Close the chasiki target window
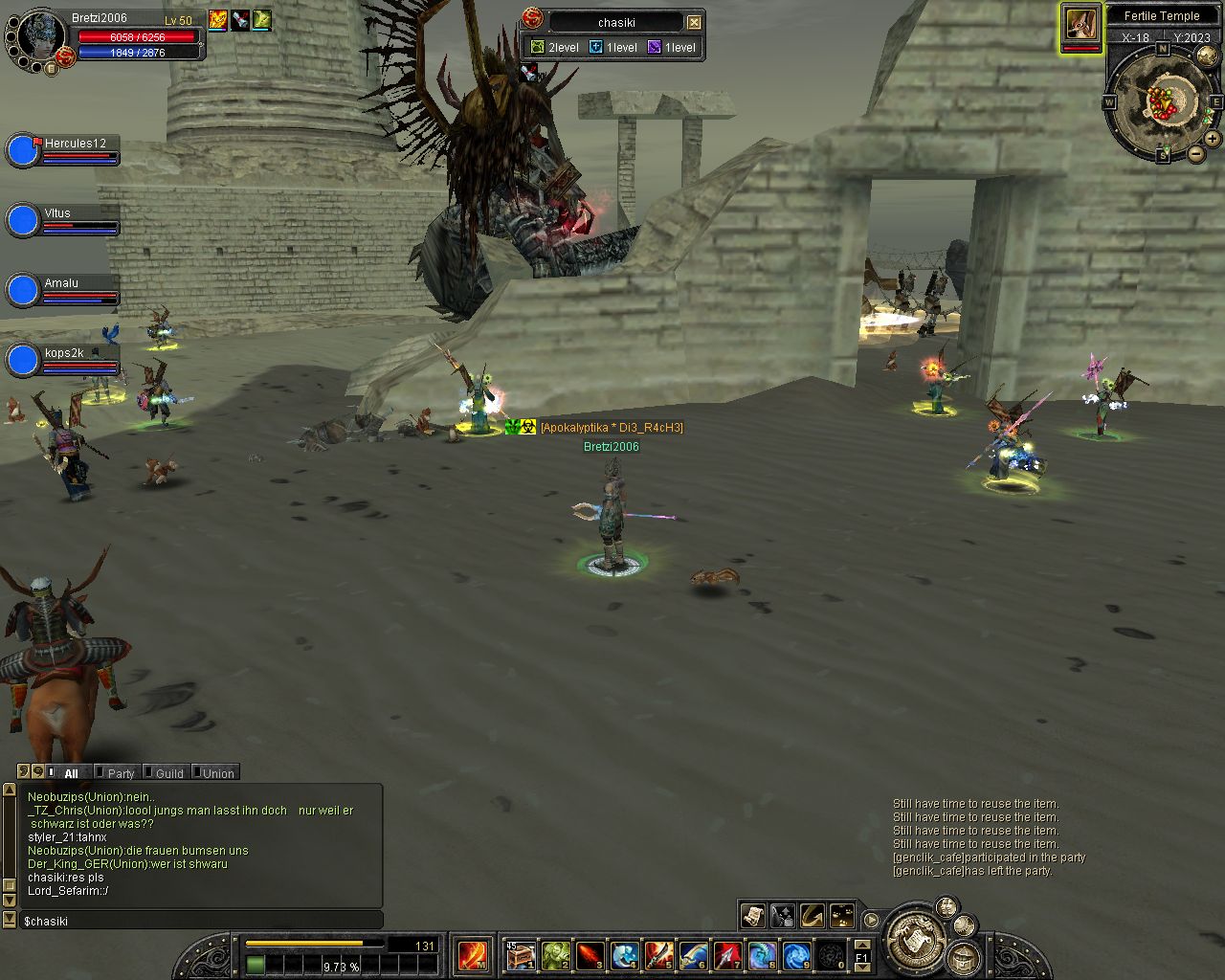1225x980 pixels. (x=695, y=22)
